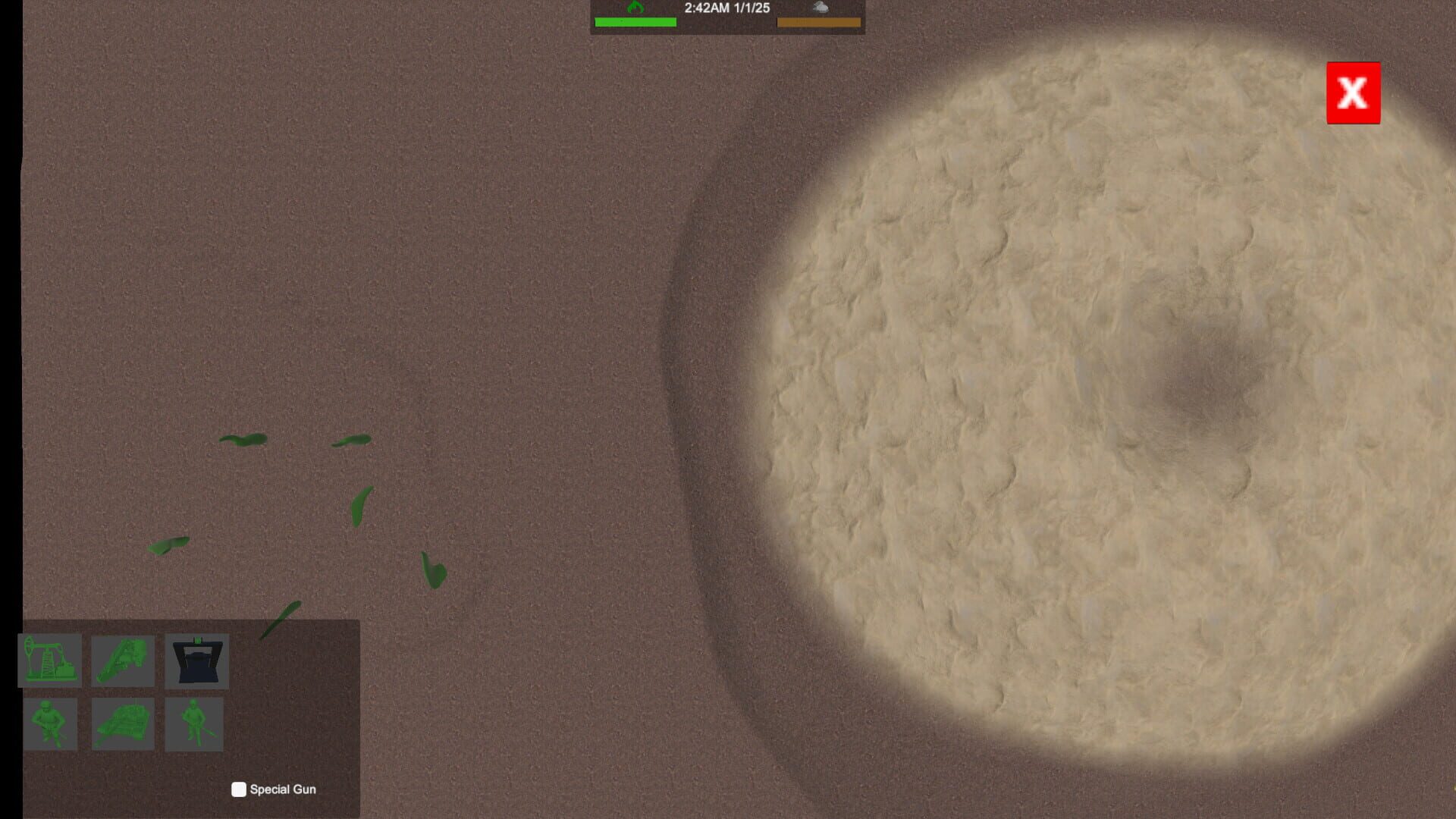Select the rifleman soldier icon
1456x819 pixels.
click(x=196, y=724)
